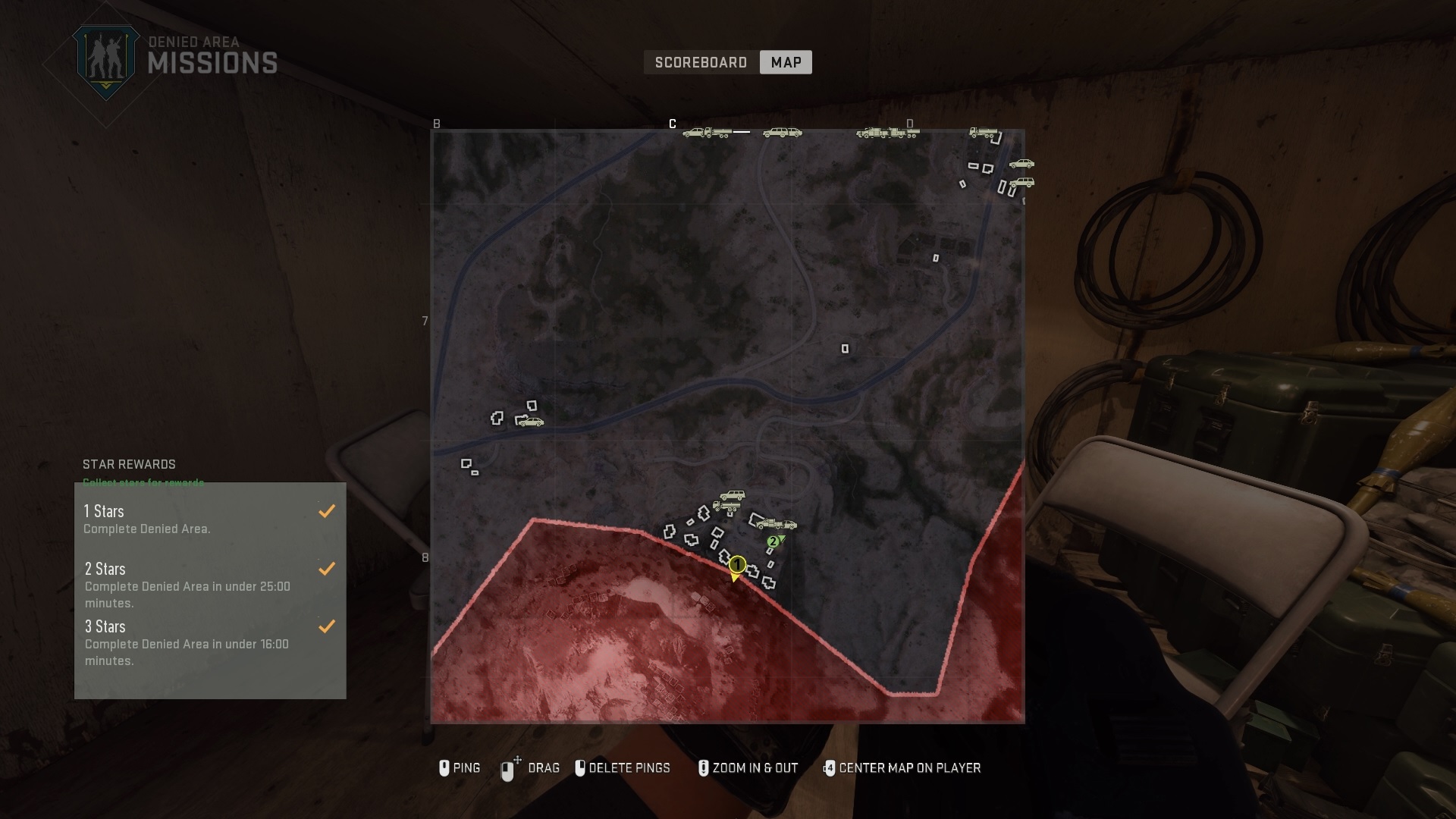The width and height of the screenshot is (1456, 819).
Task: Click the yellow objective marker numbered 1
Action: [x=736, y=565]
